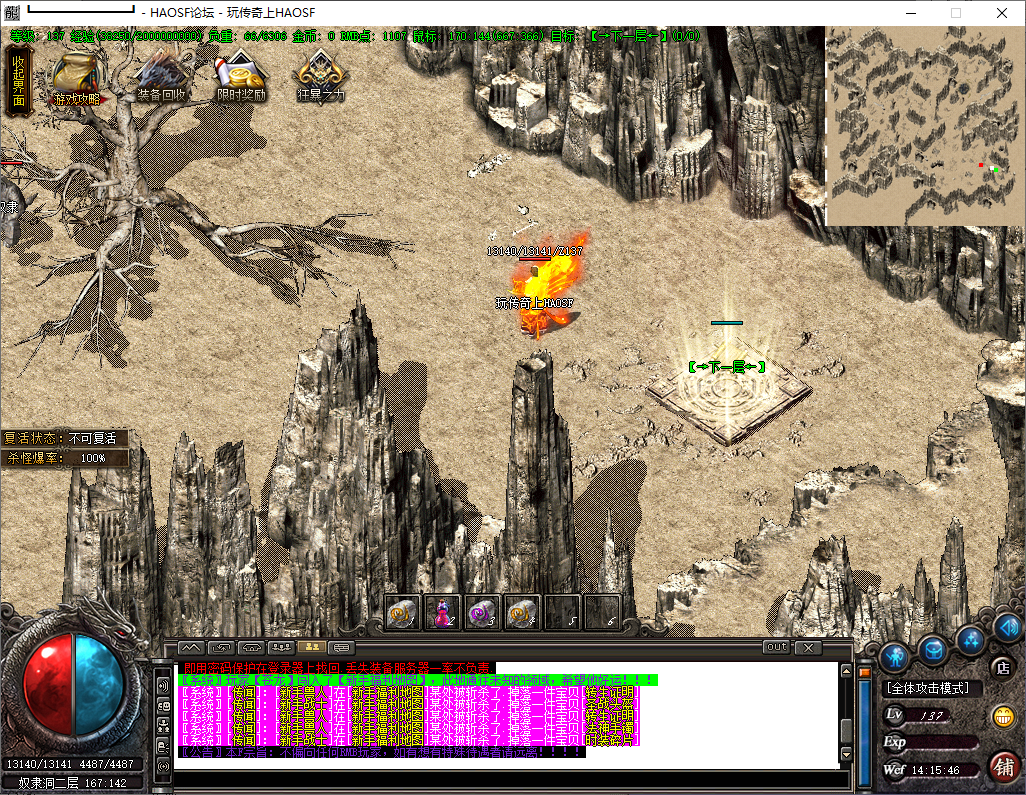Use the red potion in hotbar slot 2
This screenshot has height=795, width=1026.
pyautogui.click(x=442, y=612)
